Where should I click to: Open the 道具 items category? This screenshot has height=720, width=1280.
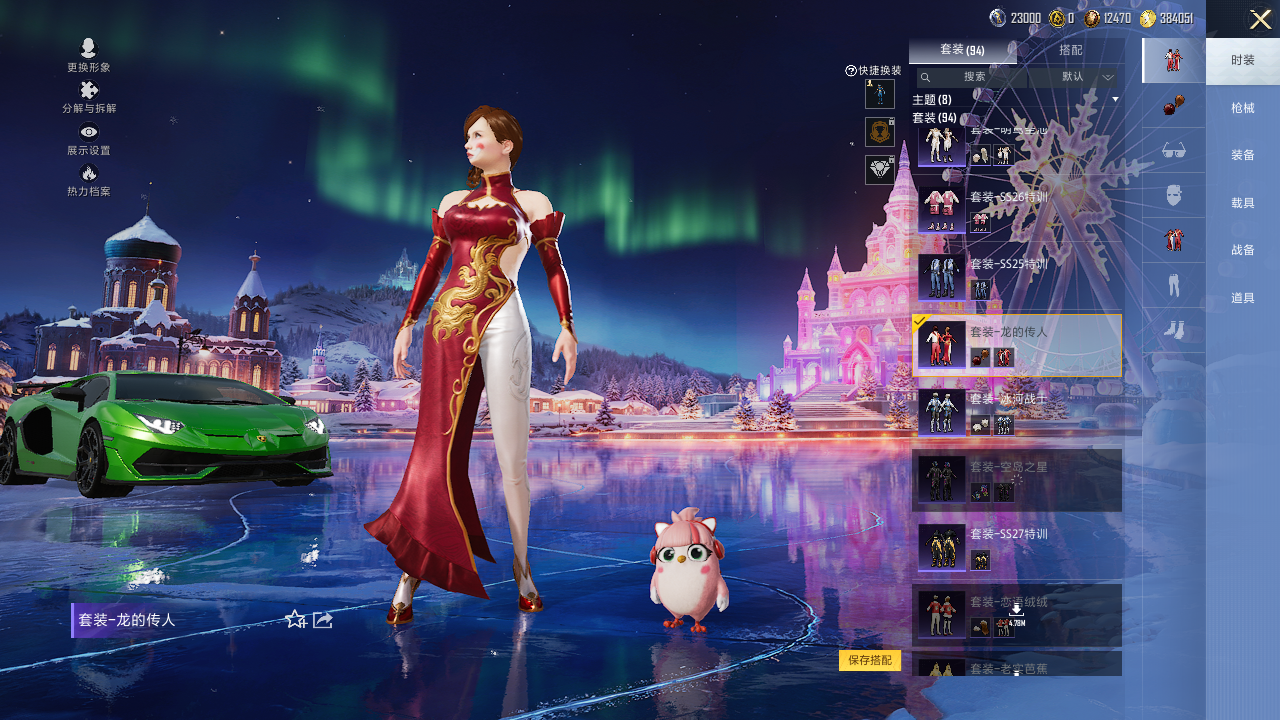click(x=1243, y=298)
